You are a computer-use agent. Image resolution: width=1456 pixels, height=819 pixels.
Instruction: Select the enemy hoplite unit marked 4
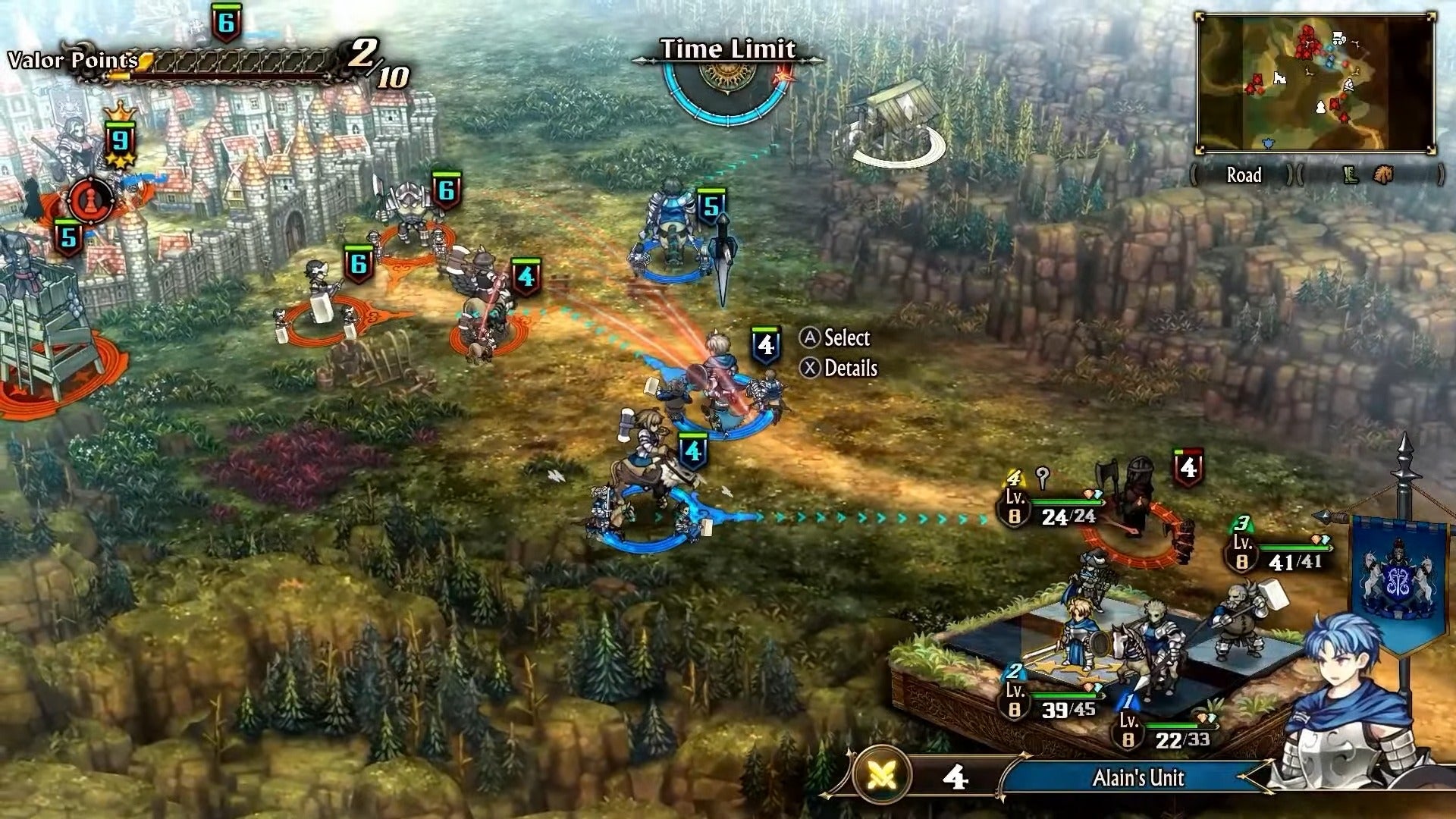[526, 275]
